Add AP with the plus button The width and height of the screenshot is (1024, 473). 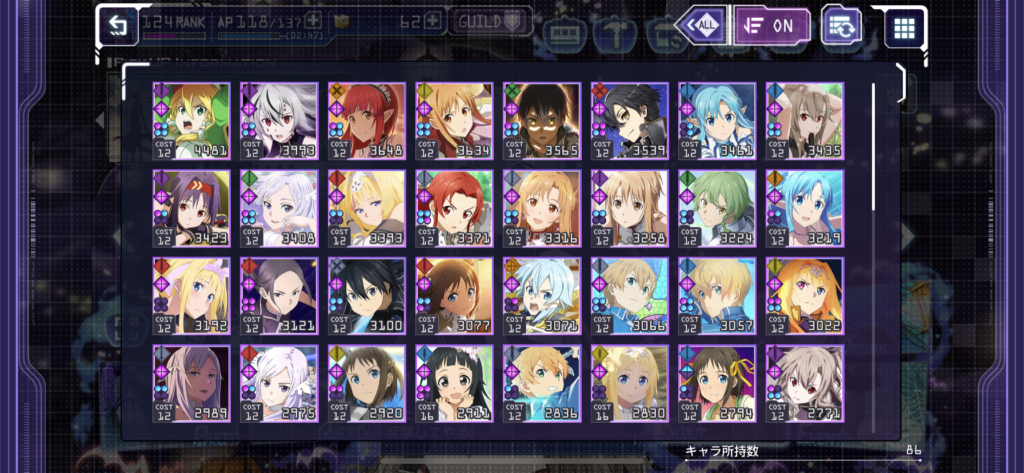pos(314,20)
